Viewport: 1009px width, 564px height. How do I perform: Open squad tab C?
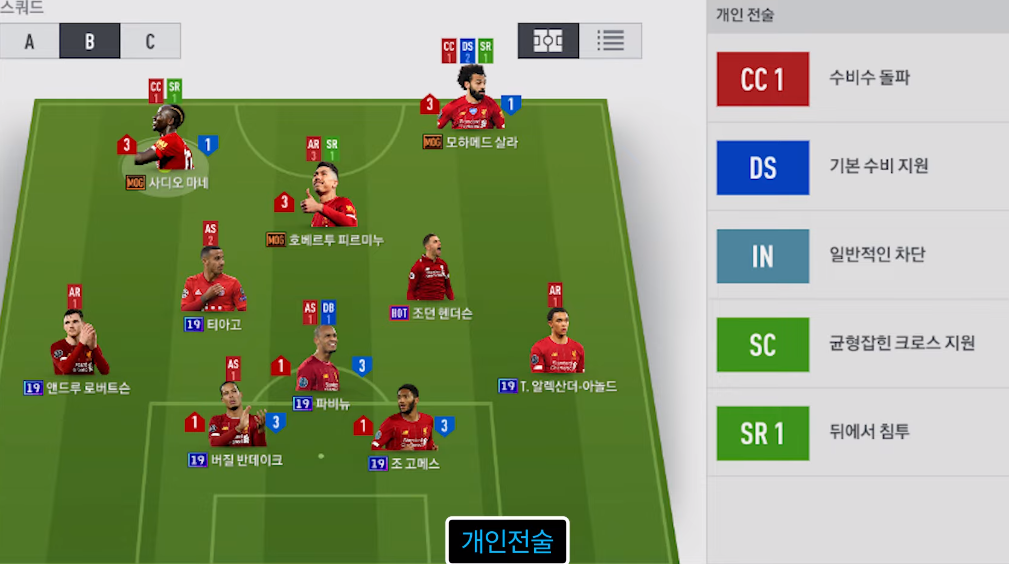(150, 41)
